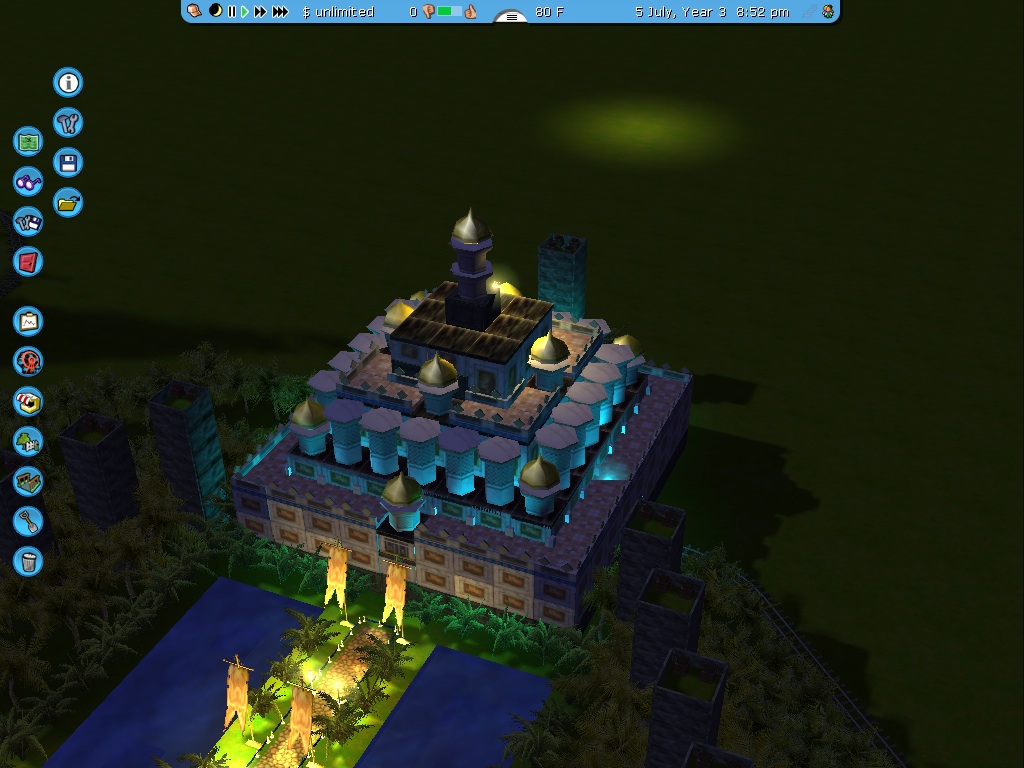Load a park with the folder icon
This screenshot has height=768, width=1024.
(68, 203)
